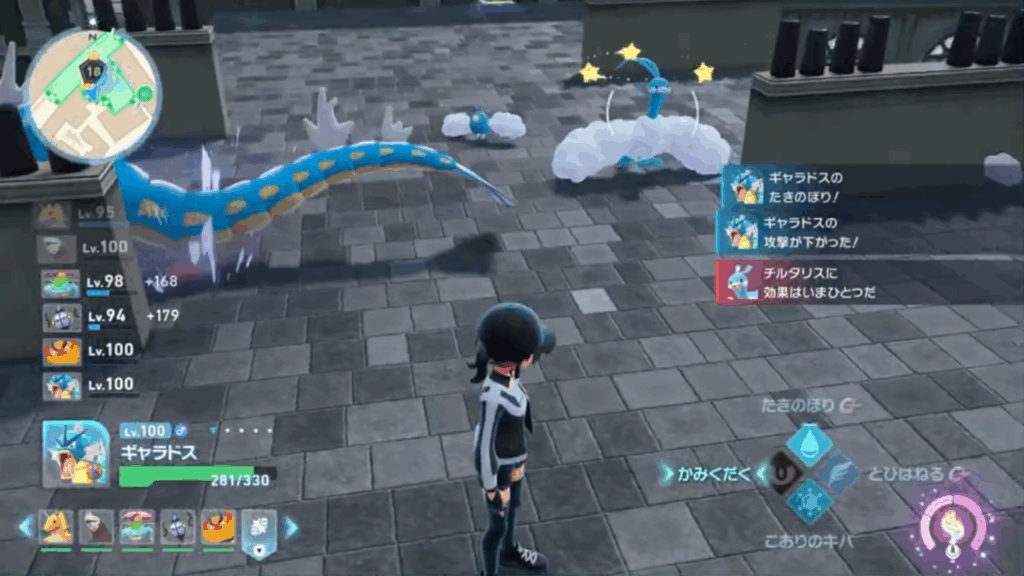The height and width of the screenshot is (576, 1024).
Task: Select the Lv.94 row in the party list
Action: [85, 317]
